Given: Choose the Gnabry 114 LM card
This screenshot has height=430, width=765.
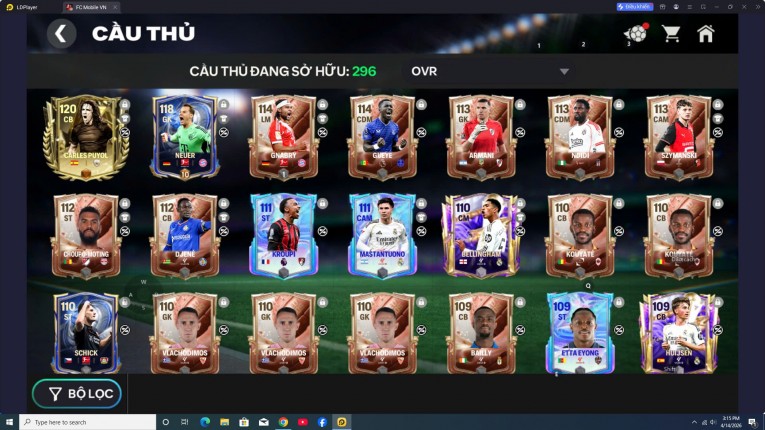Looking at the screenshot, I should [283, 138].
